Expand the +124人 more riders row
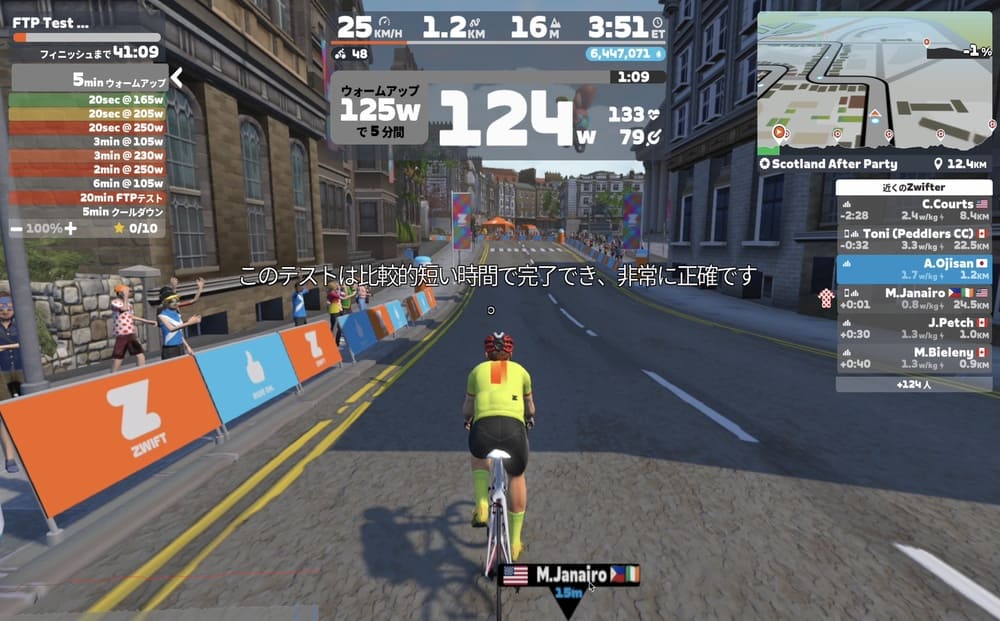This screenshot has width=1000, height=621. click(914, 384)
